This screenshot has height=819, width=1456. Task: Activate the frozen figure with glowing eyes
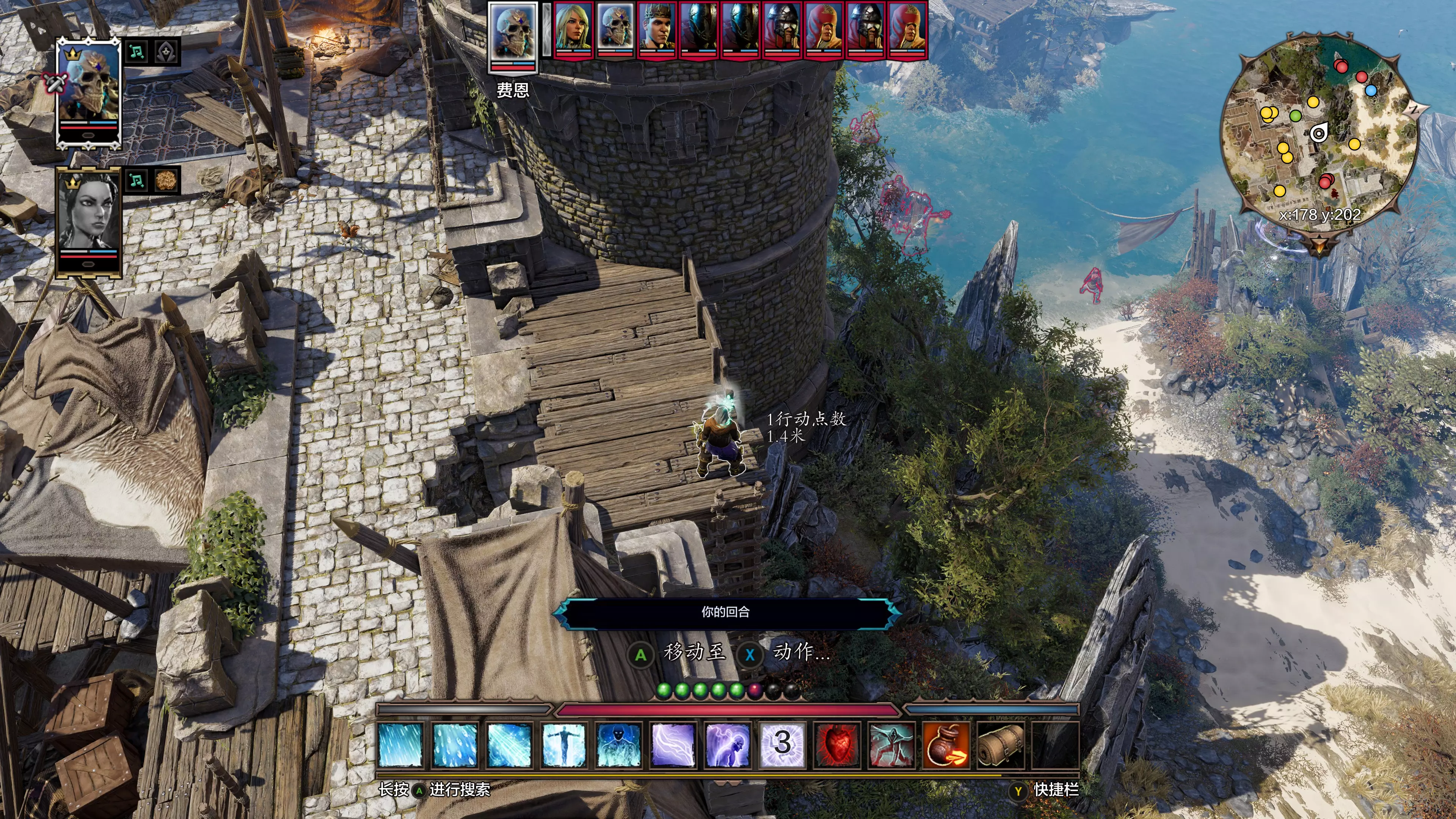pyautogui.click(x=618, y=744)
